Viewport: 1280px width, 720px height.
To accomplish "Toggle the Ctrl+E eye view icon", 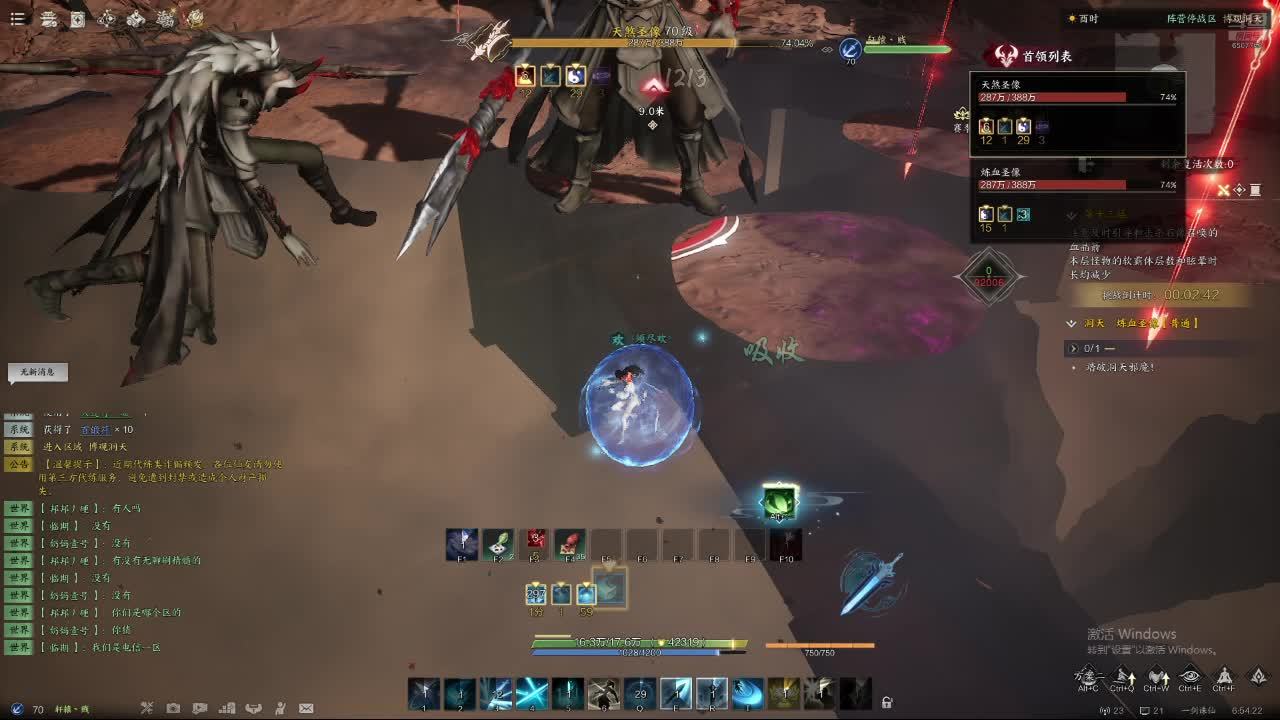I will coord(1189,677).
